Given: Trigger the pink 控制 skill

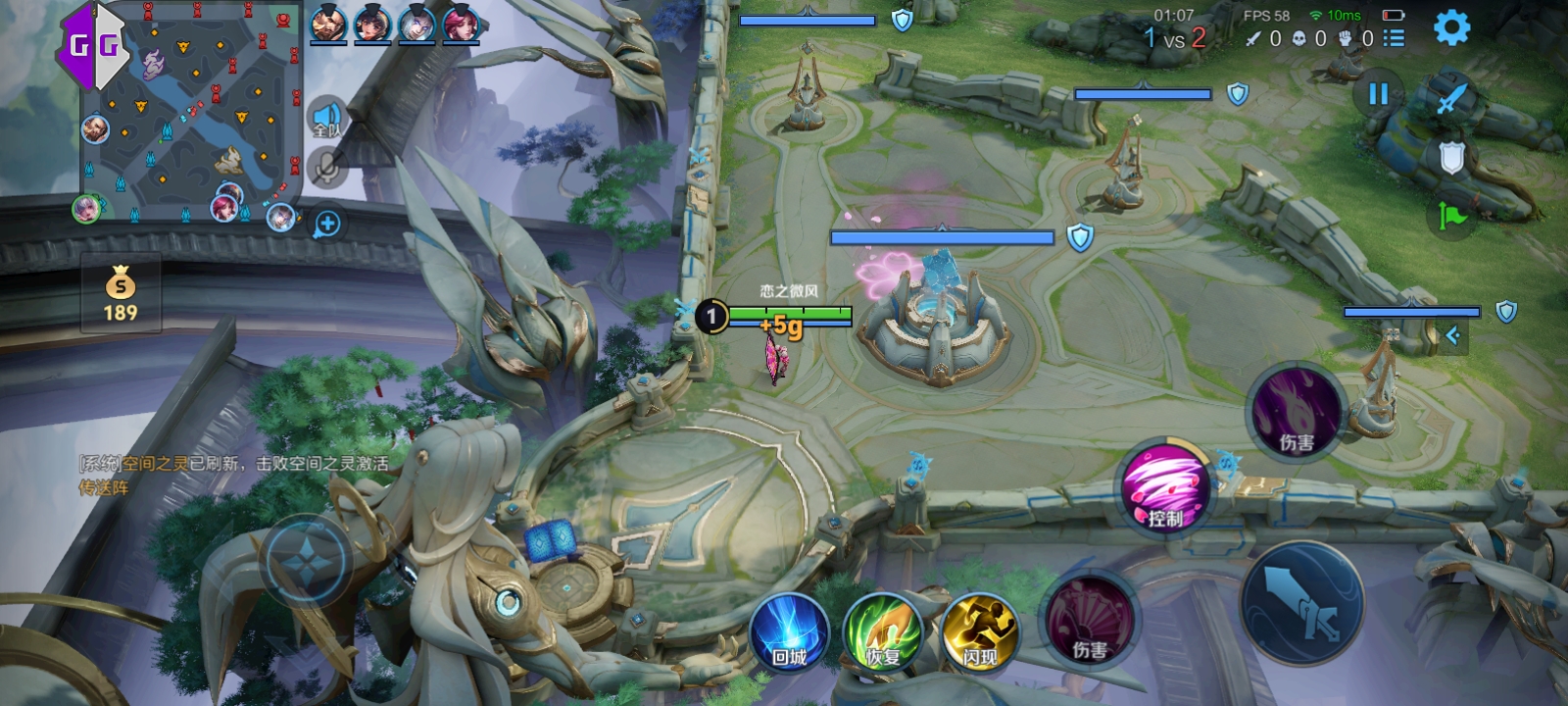Looking at the screenshot, I should pyautogui.click(x=1165, y=487).
